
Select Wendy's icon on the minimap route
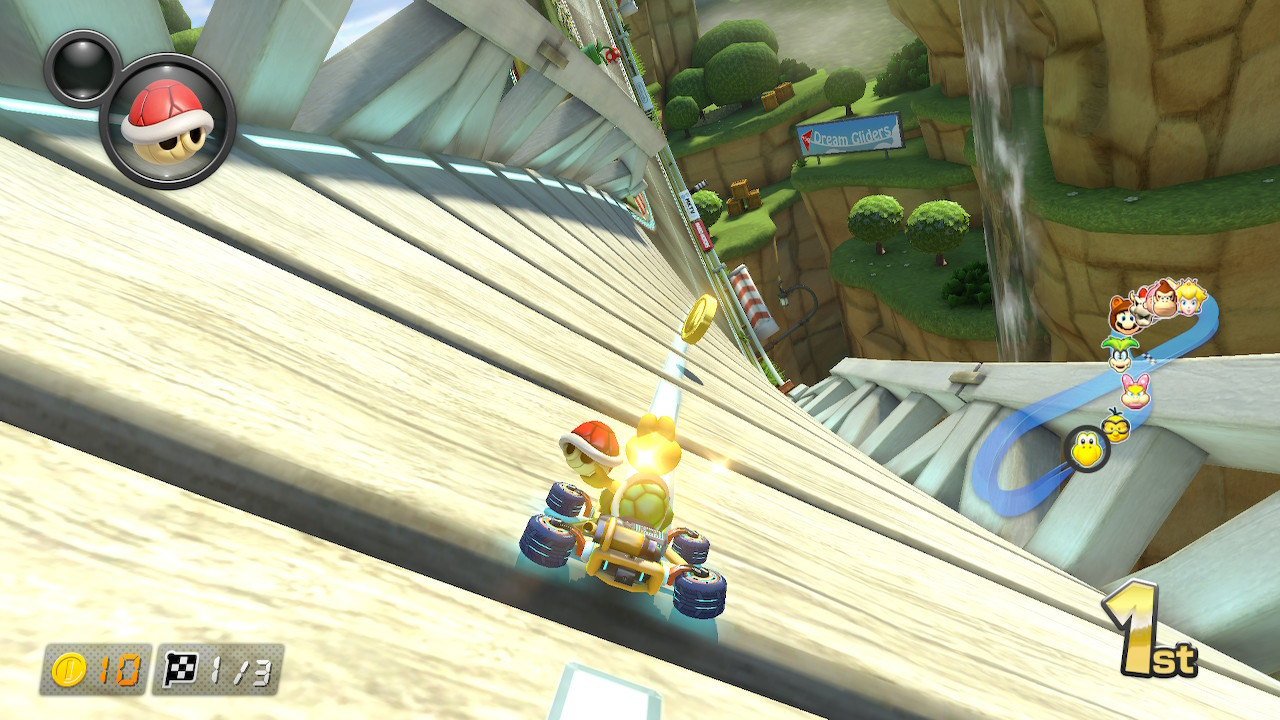[x=1134, y=391]
